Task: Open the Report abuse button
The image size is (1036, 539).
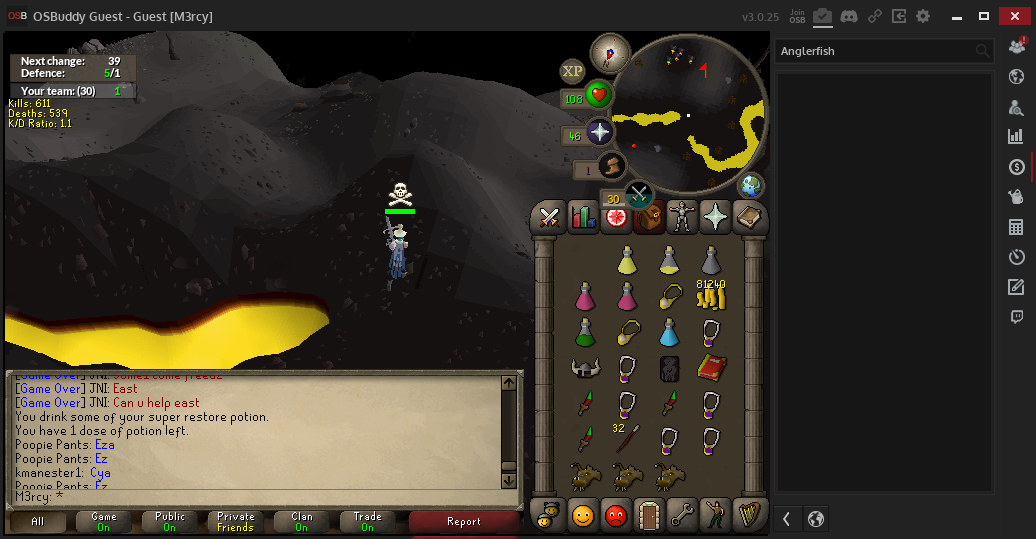Action: pos(463,521)
